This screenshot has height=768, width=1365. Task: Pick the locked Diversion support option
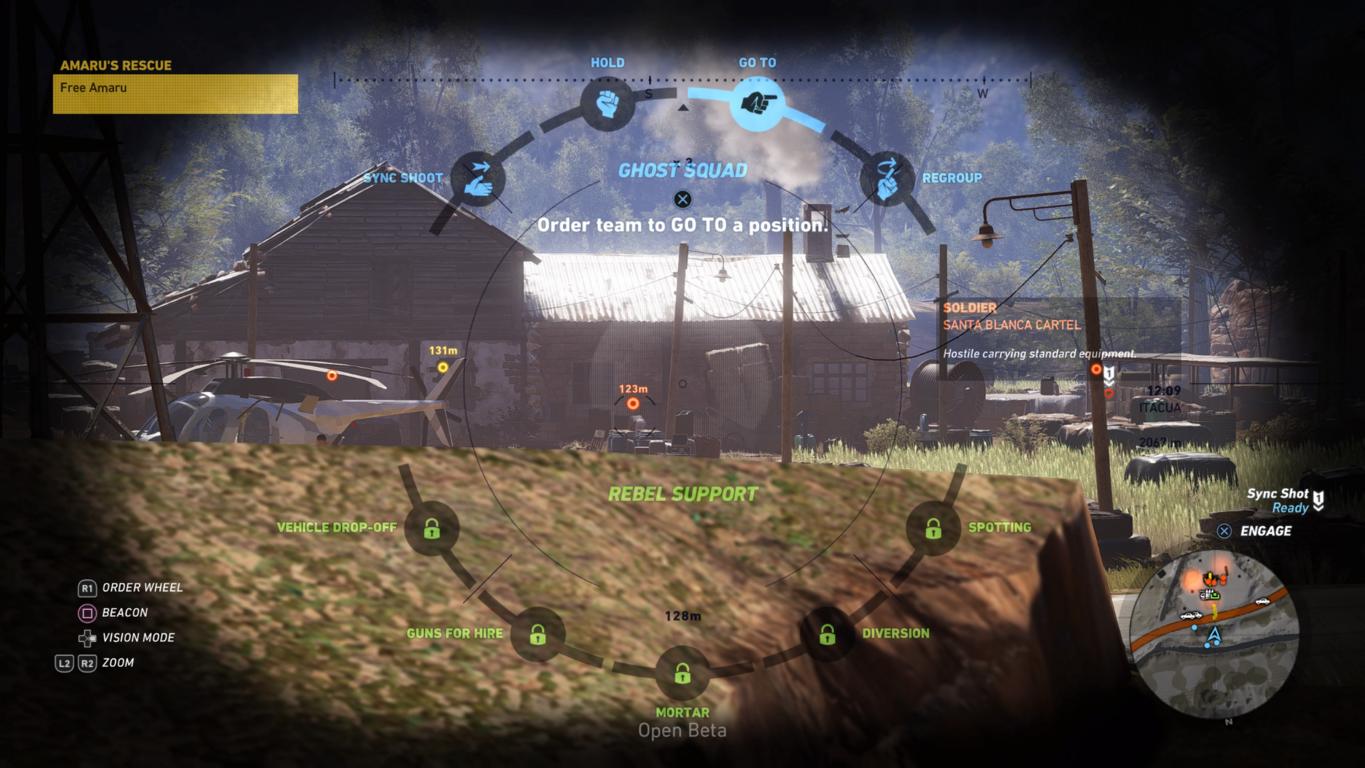coord(827,634)
